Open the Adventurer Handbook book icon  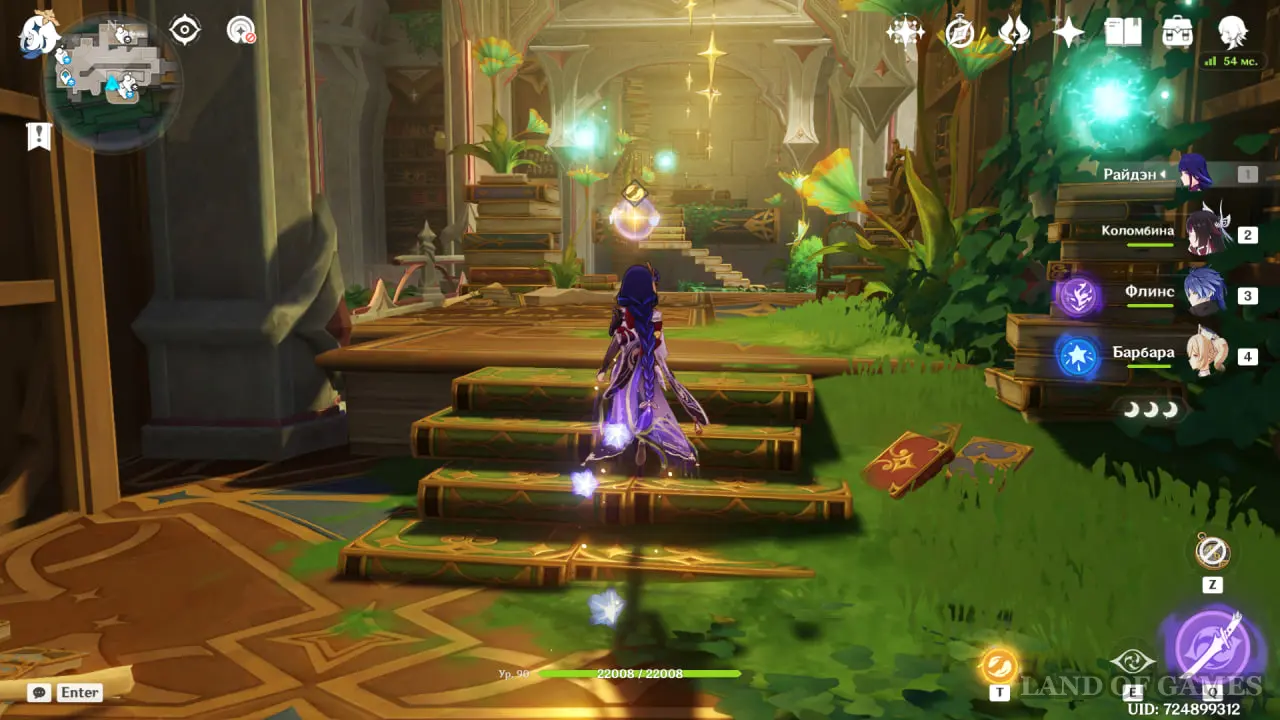tap(1123, 32)
